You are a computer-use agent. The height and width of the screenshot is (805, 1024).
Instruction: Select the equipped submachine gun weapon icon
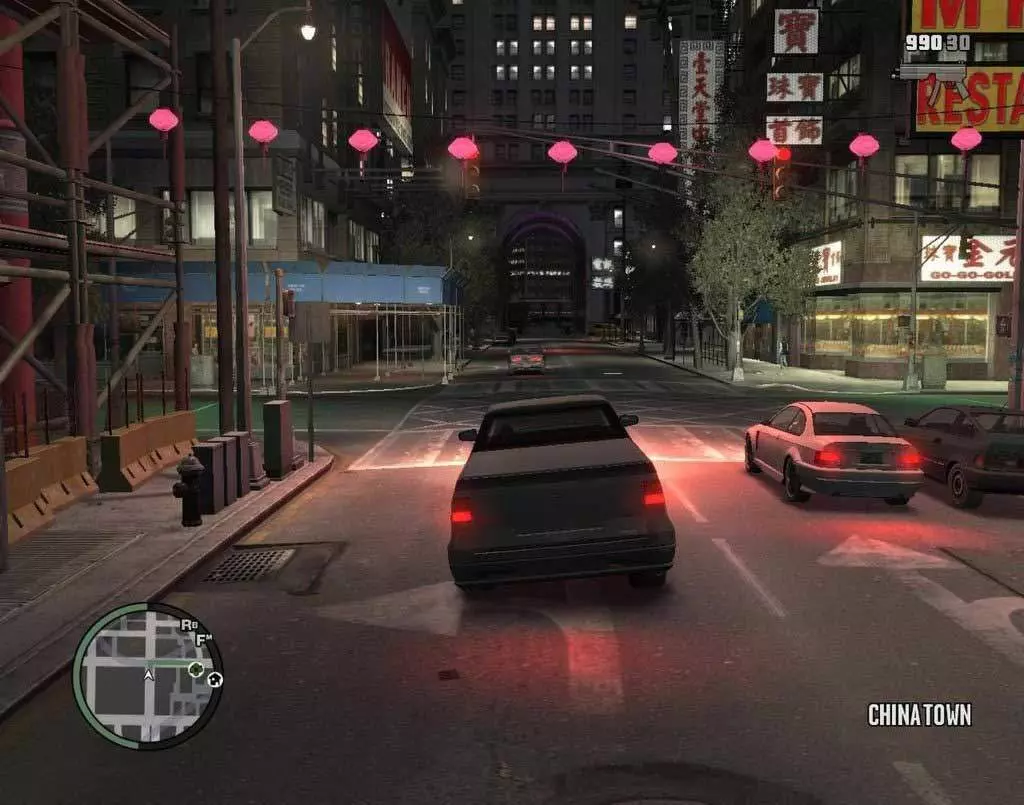pyautogui.click(x=932, y=70)
